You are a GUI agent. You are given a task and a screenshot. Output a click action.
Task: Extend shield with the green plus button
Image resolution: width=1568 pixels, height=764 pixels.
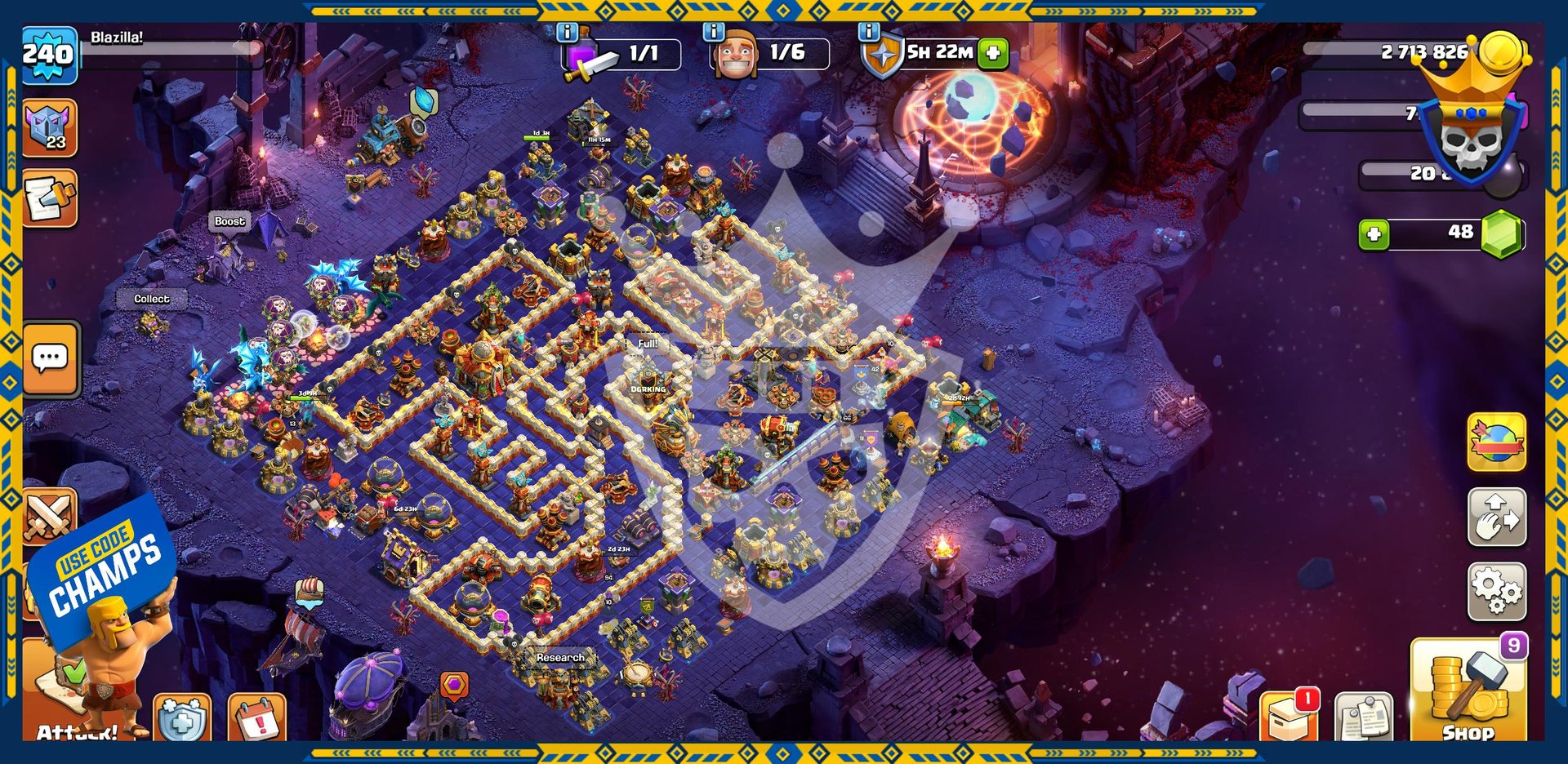click(x=993, y=53)
